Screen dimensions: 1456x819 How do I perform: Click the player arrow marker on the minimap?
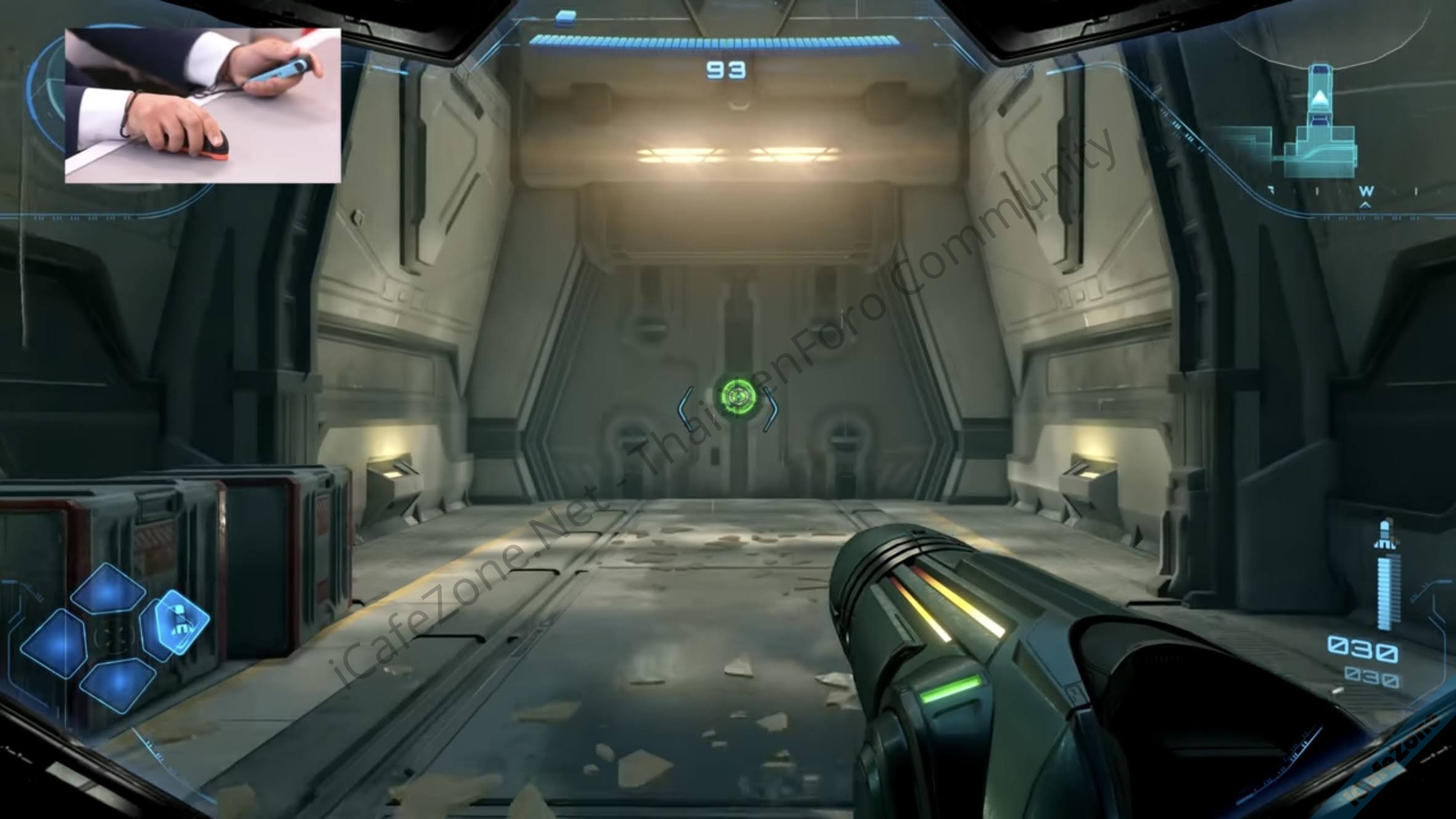pyautogui.click(x=1319, y=98)
